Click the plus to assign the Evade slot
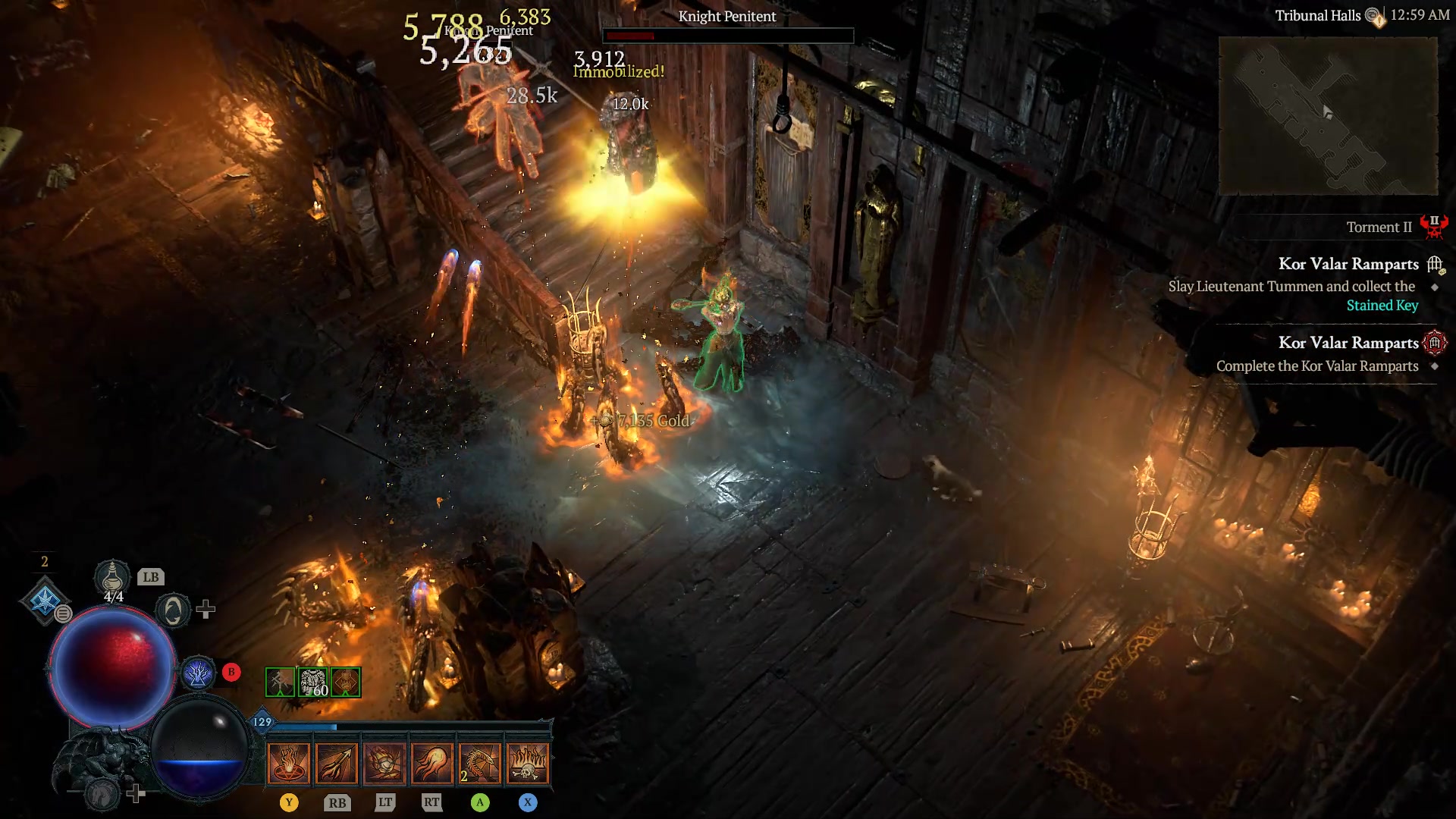This screenshot has width=1456, height=819. (206, 610)
